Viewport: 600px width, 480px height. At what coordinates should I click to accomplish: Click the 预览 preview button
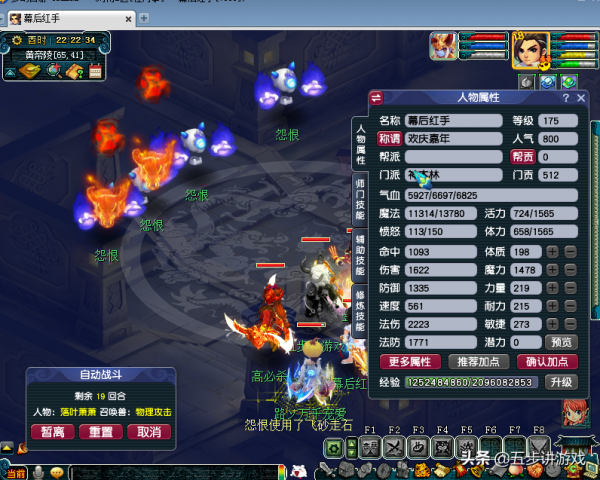coord(564,341)
